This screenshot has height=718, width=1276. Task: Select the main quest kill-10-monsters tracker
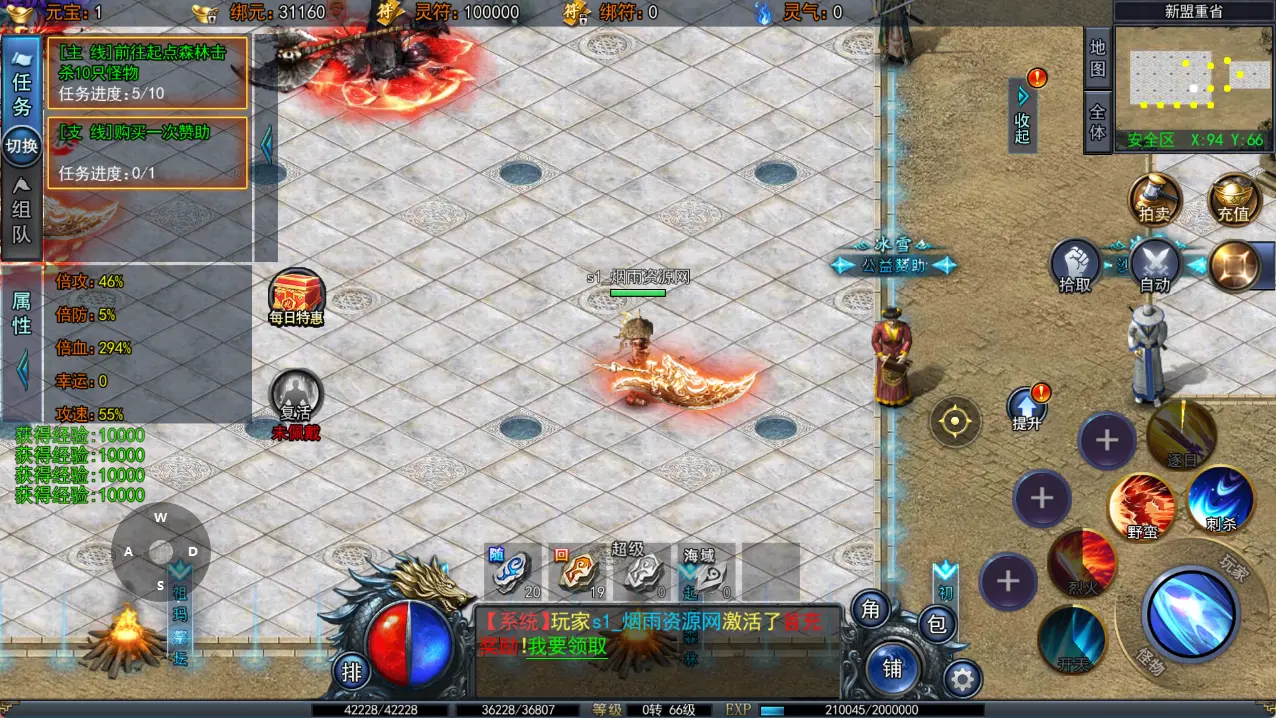(147, 73)
